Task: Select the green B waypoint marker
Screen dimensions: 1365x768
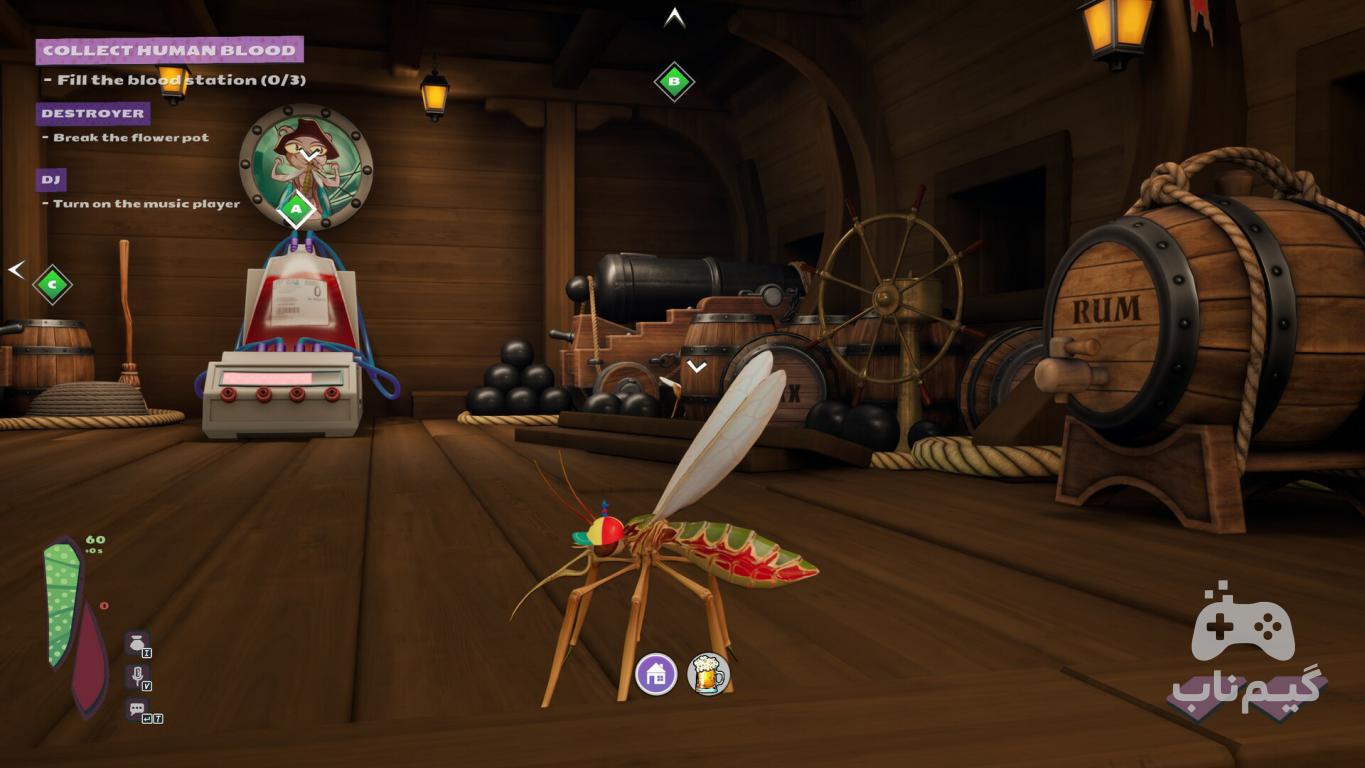Action: tap(674, 81)
